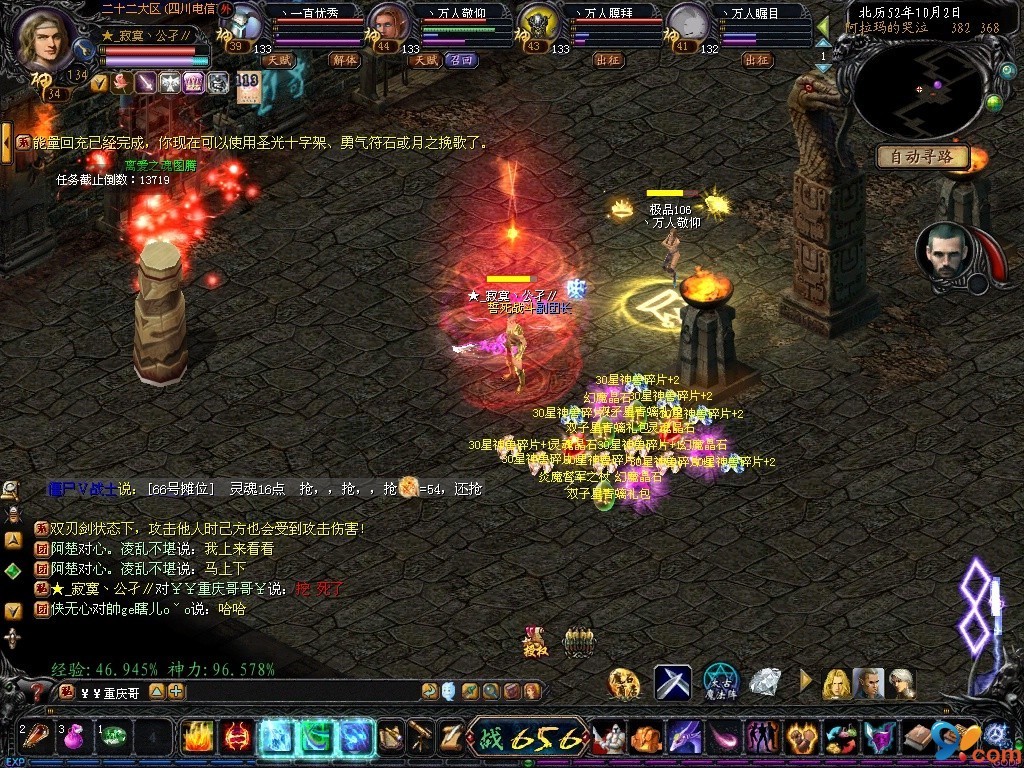
Task: Use the pink potion hotbar slot
Action: pos(74,739)
